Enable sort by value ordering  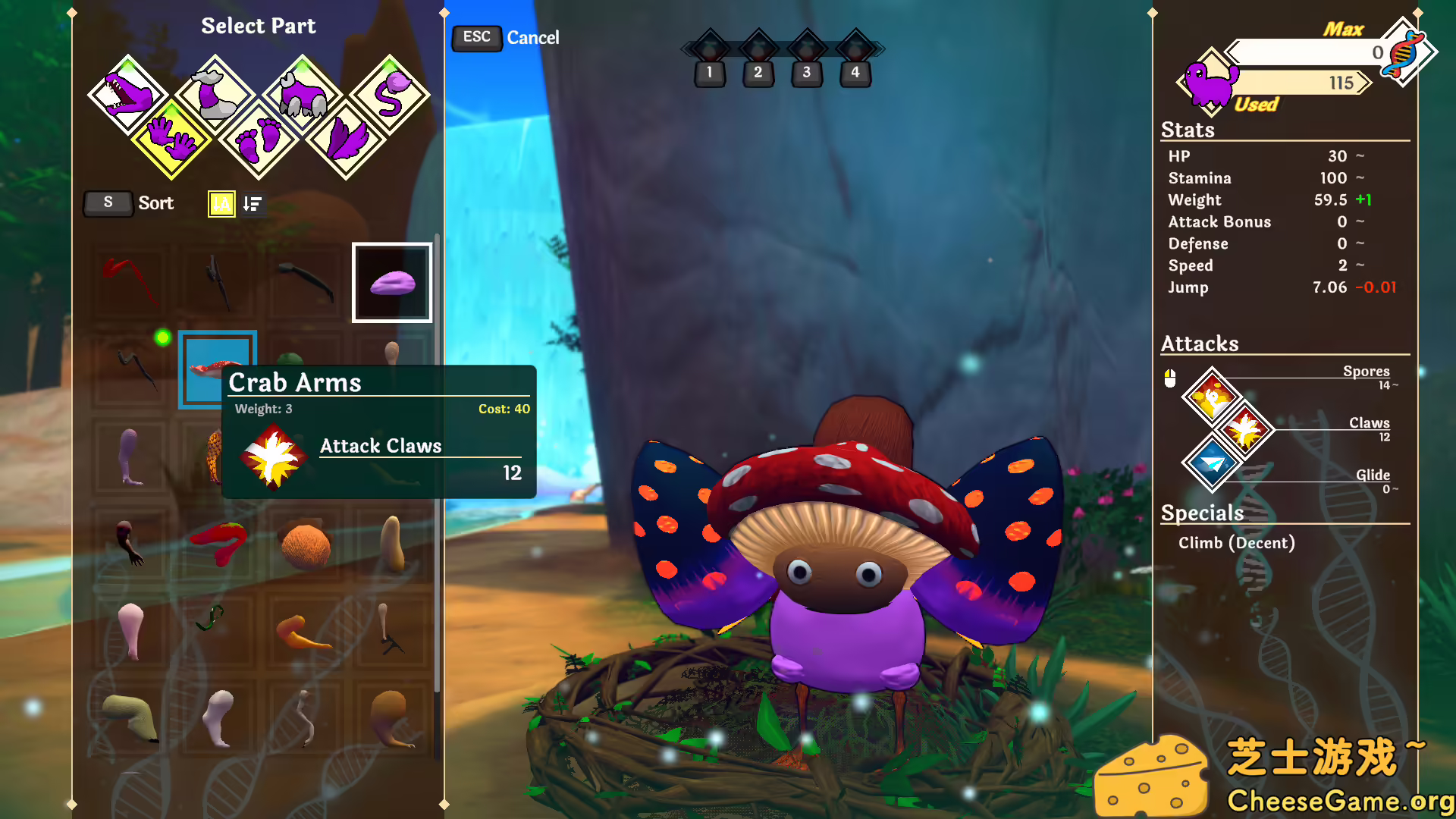point(253,203)
